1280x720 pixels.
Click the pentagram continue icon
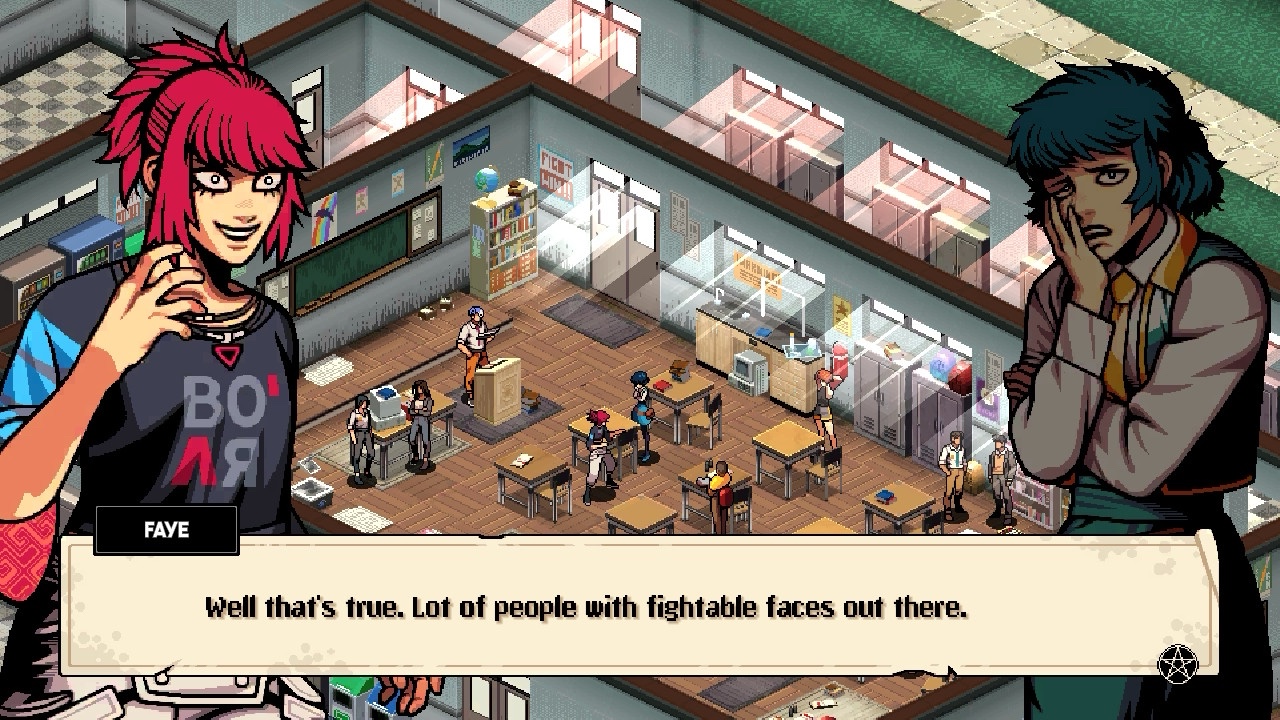pos(1177,664)
